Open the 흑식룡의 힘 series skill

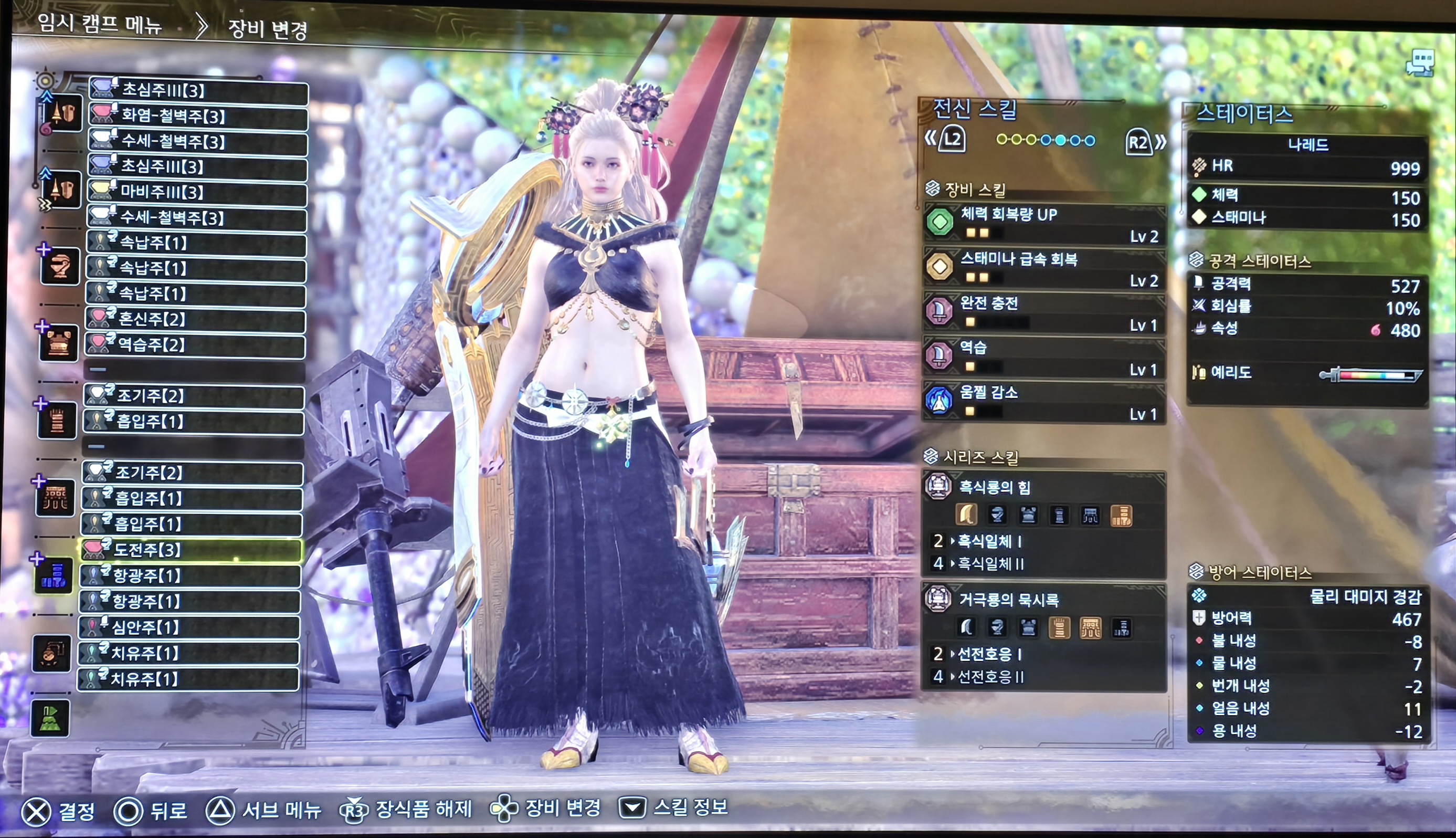[1044, 487]
